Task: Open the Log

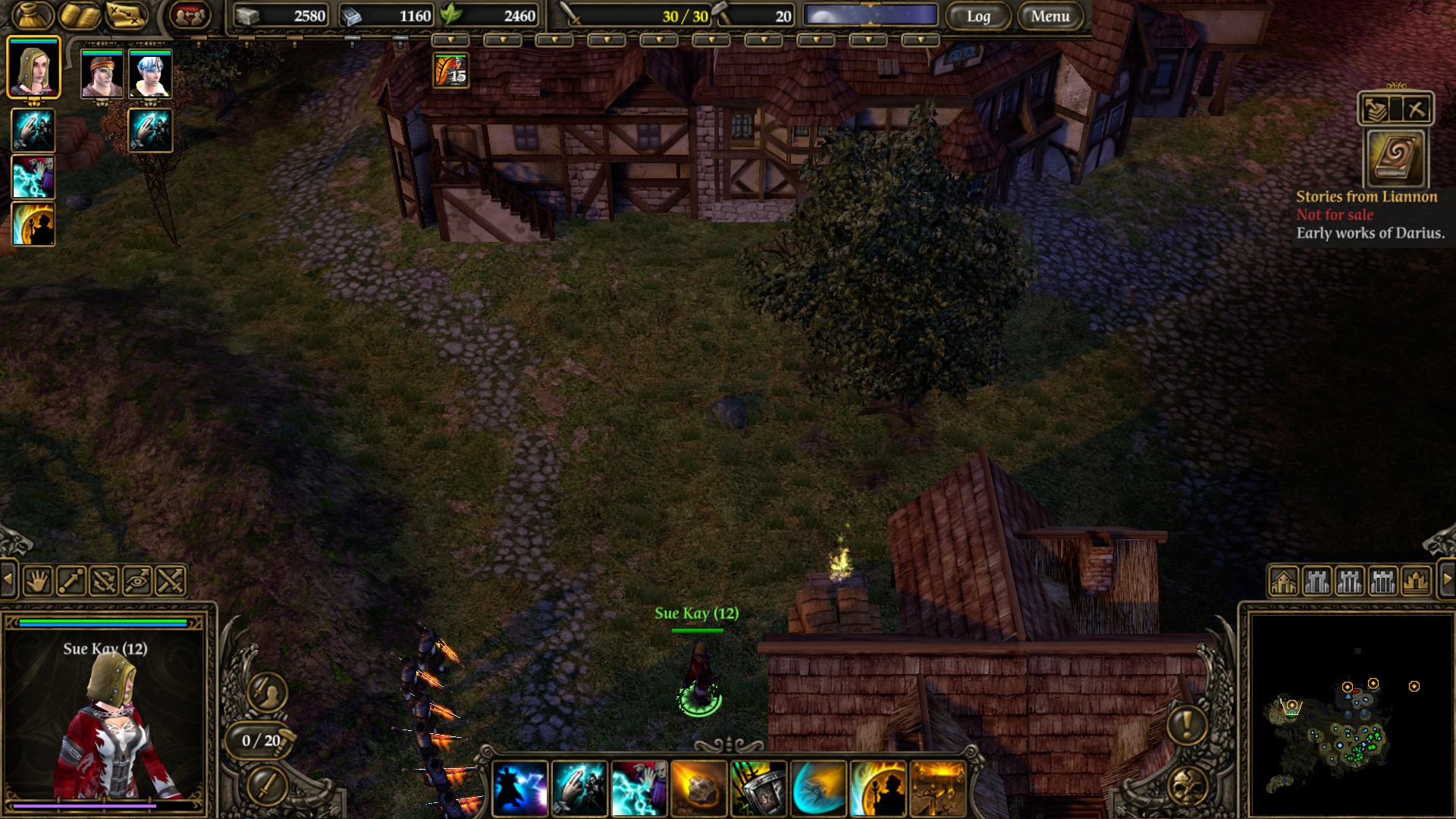Action: point(977,16)
